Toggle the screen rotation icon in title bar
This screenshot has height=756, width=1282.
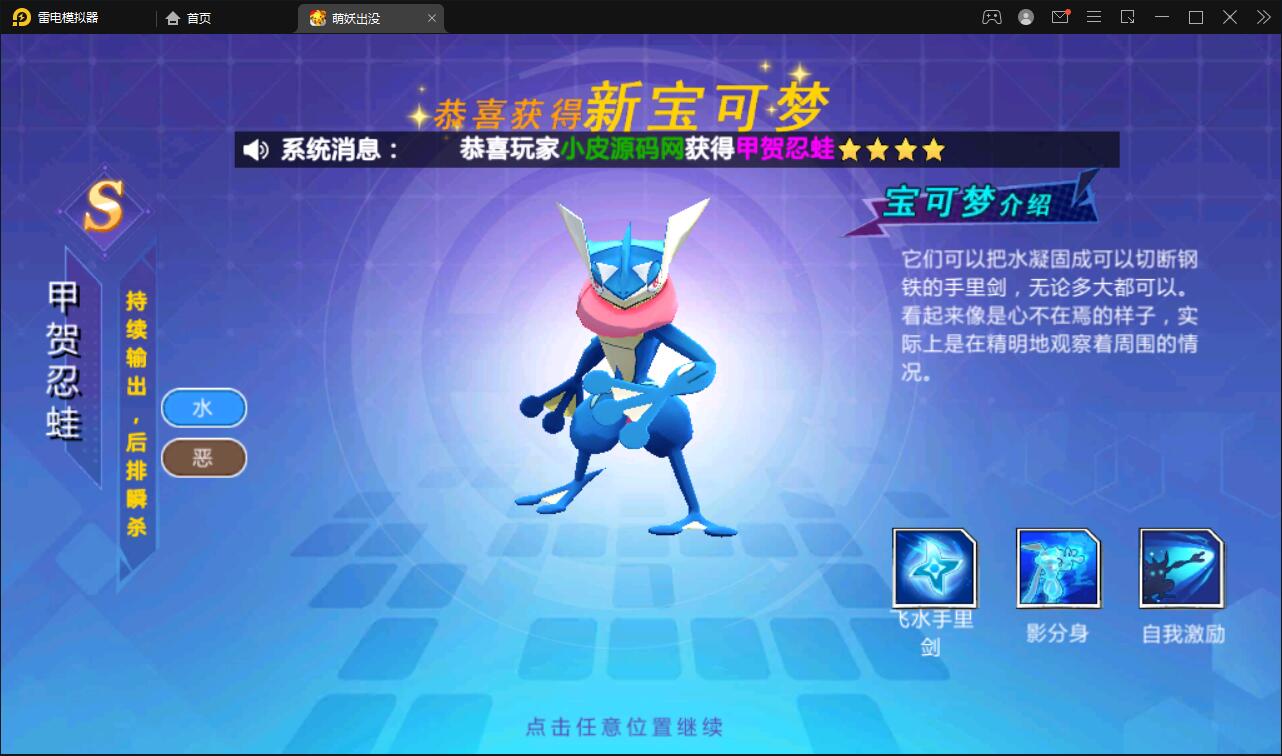(1128, 17)
